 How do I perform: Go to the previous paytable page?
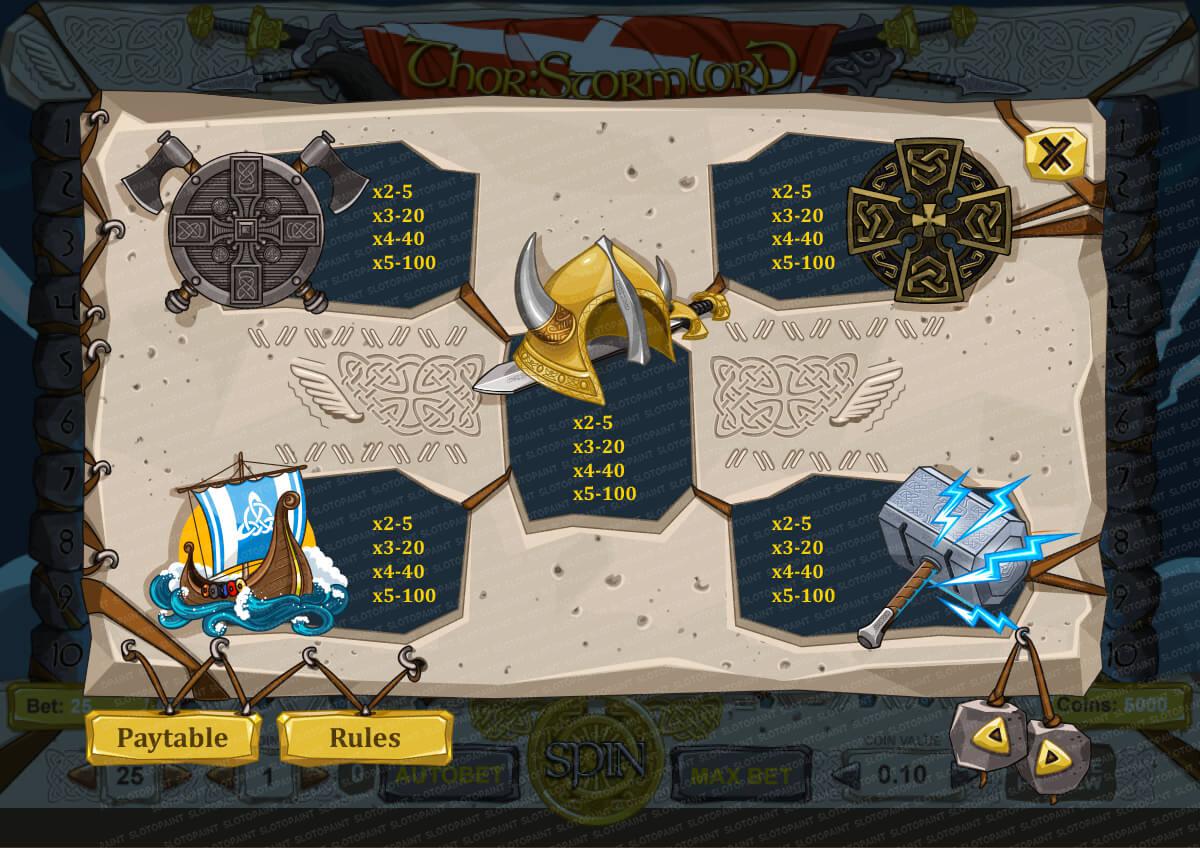pyautogui.click(x=991, y=735)
